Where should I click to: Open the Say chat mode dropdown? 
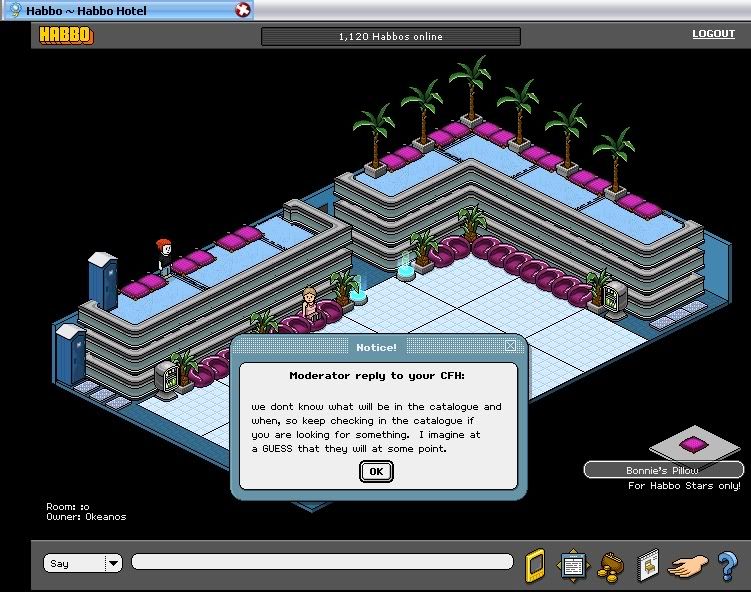pyautogui.click(x=113, y=564)
